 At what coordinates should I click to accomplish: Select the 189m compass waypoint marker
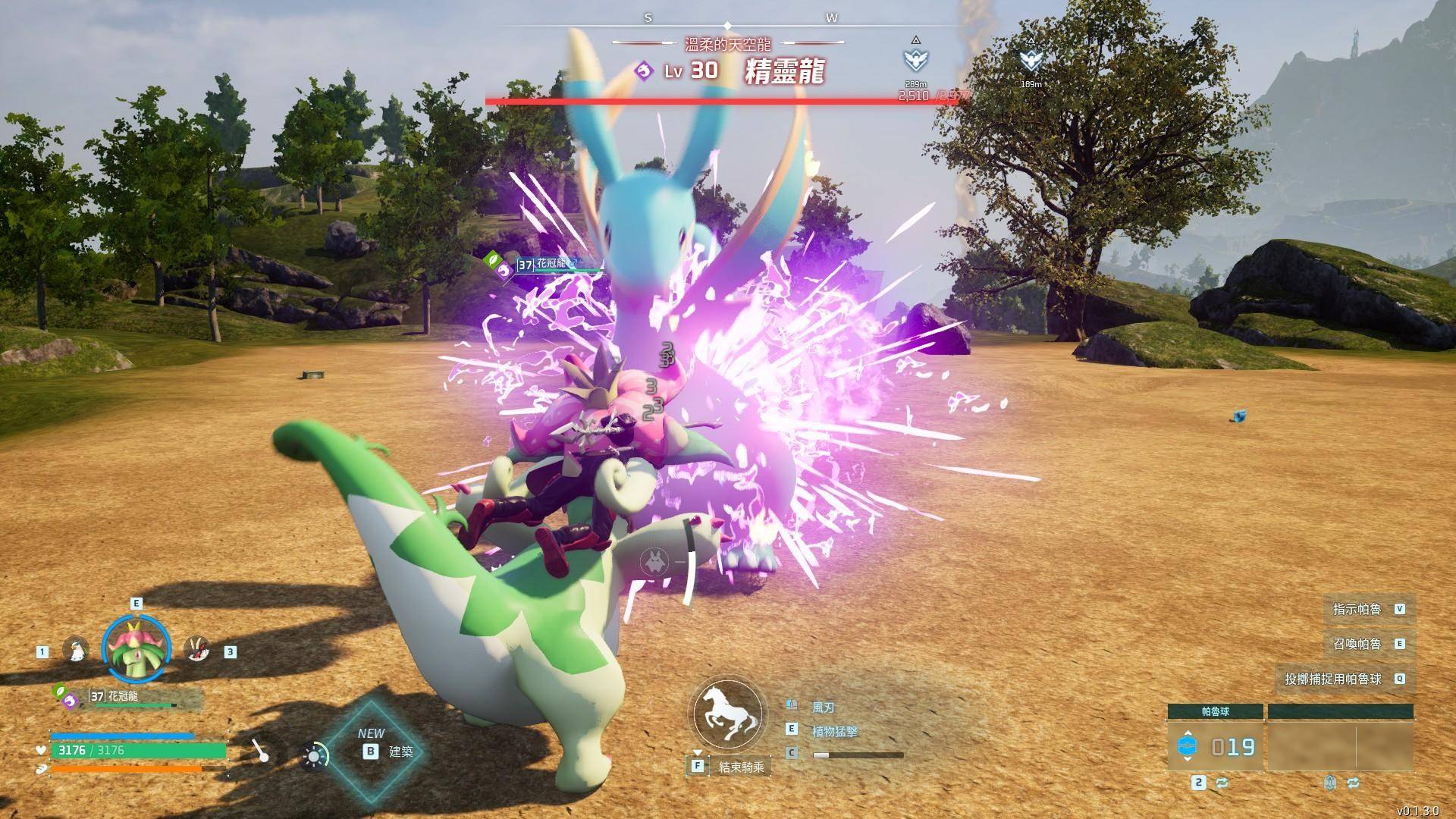1031,60
